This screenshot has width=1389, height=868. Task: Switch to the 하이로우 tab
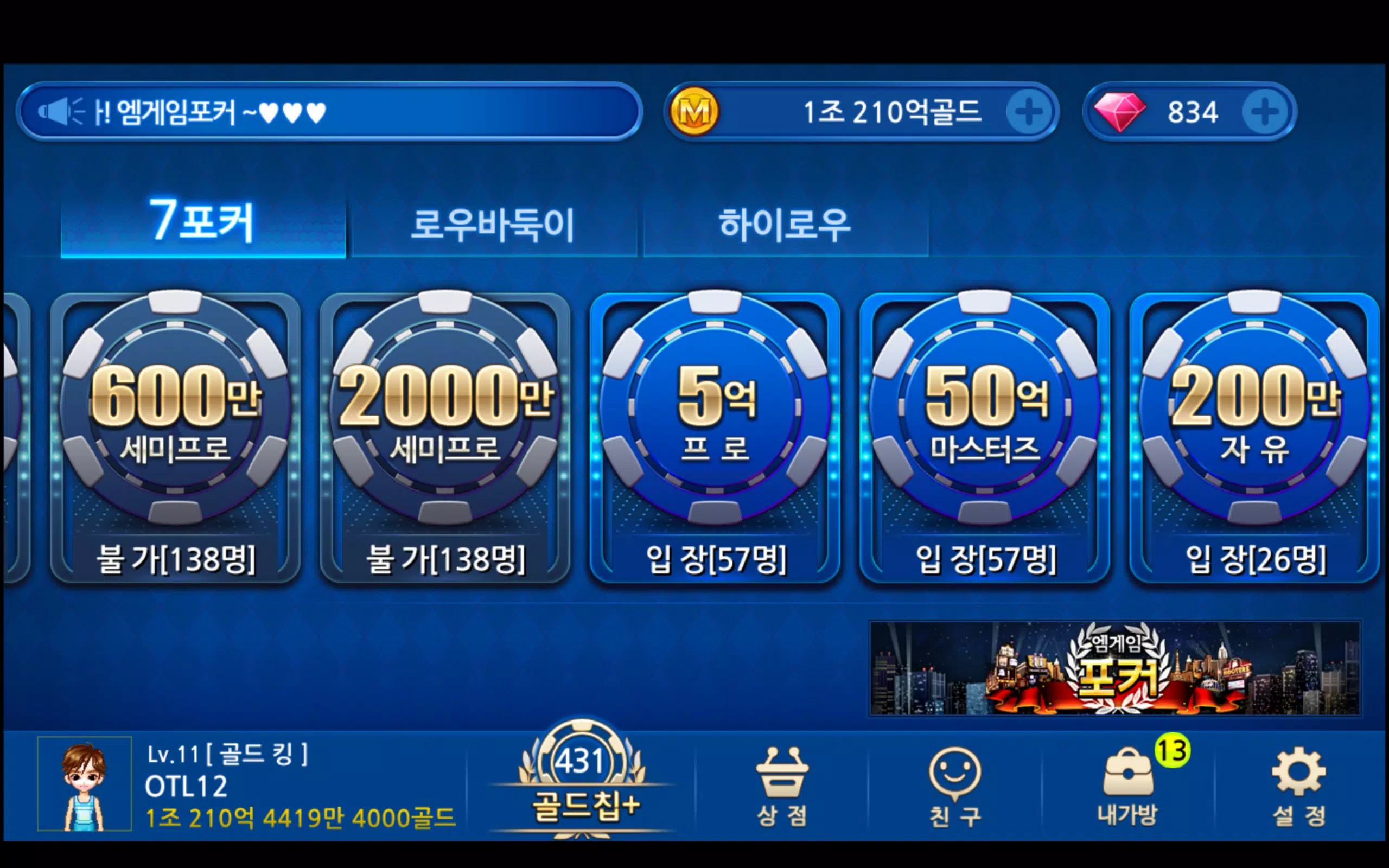(785, 226)
